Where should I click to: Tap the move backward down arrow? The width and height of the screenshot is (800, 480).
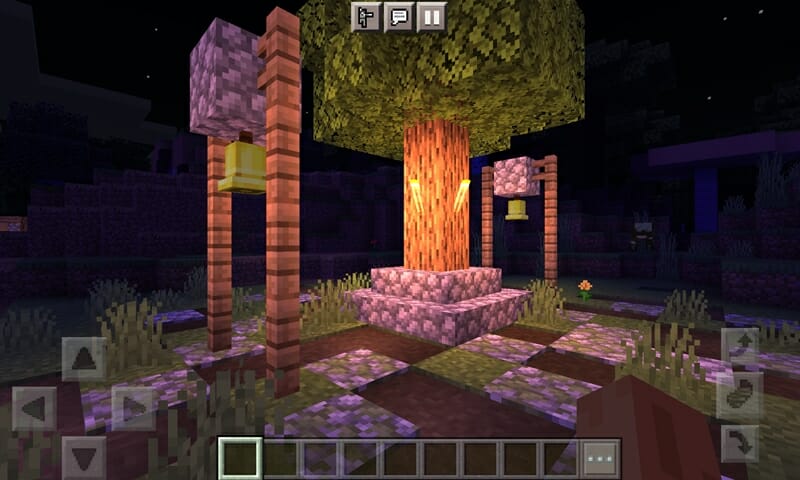[x=84, y=458]
